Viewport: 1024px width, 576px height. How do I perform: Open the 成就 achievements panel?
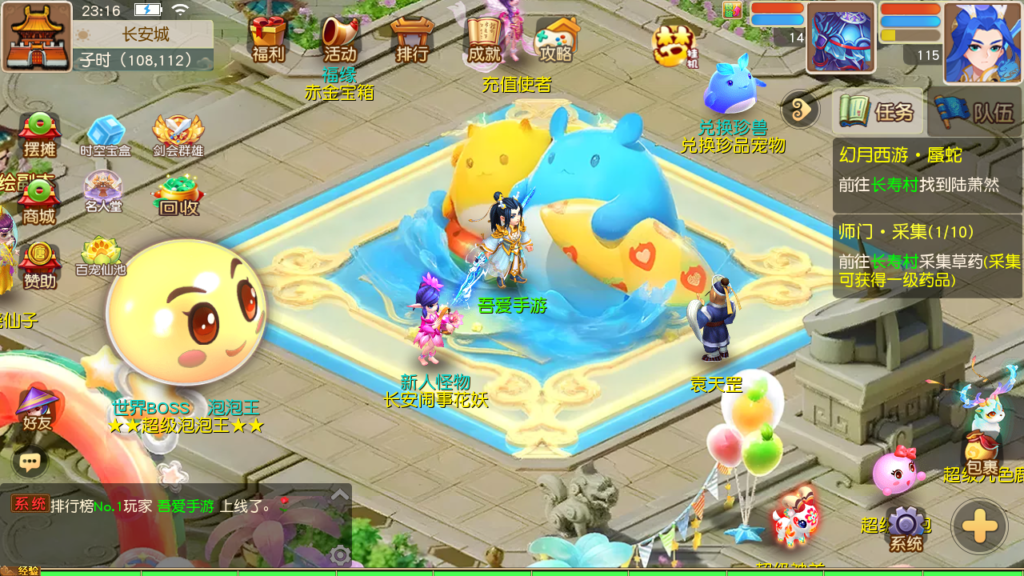pyautogui.click(x=484, y=38)
